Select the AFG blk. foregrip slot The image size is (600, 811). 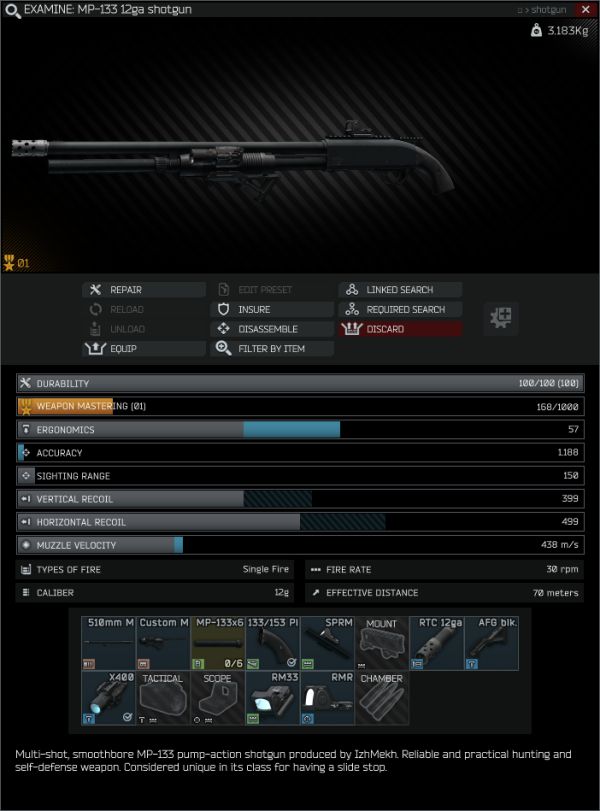(x=492, y=643)
